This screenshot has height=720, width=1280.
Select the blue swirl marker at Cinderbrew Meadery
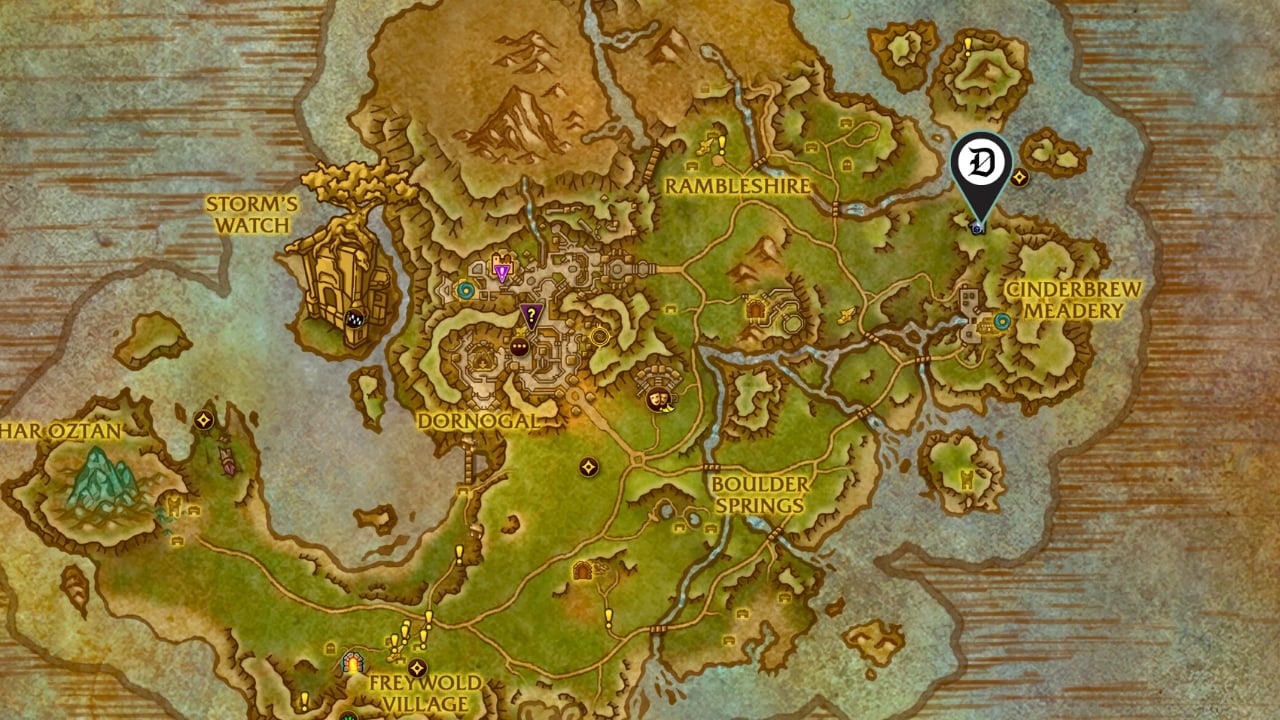1003,322
